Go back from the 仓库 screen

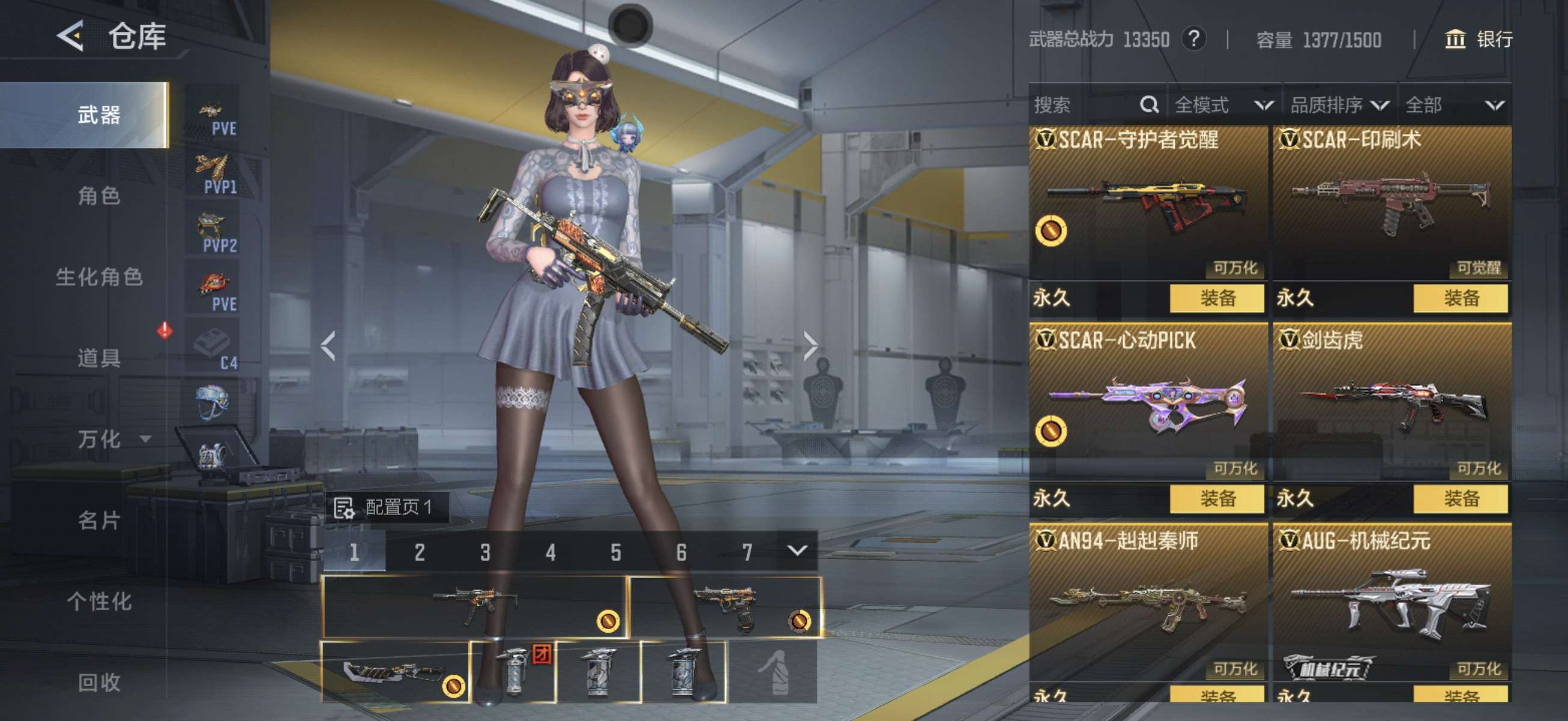click(x=70, y=36)
